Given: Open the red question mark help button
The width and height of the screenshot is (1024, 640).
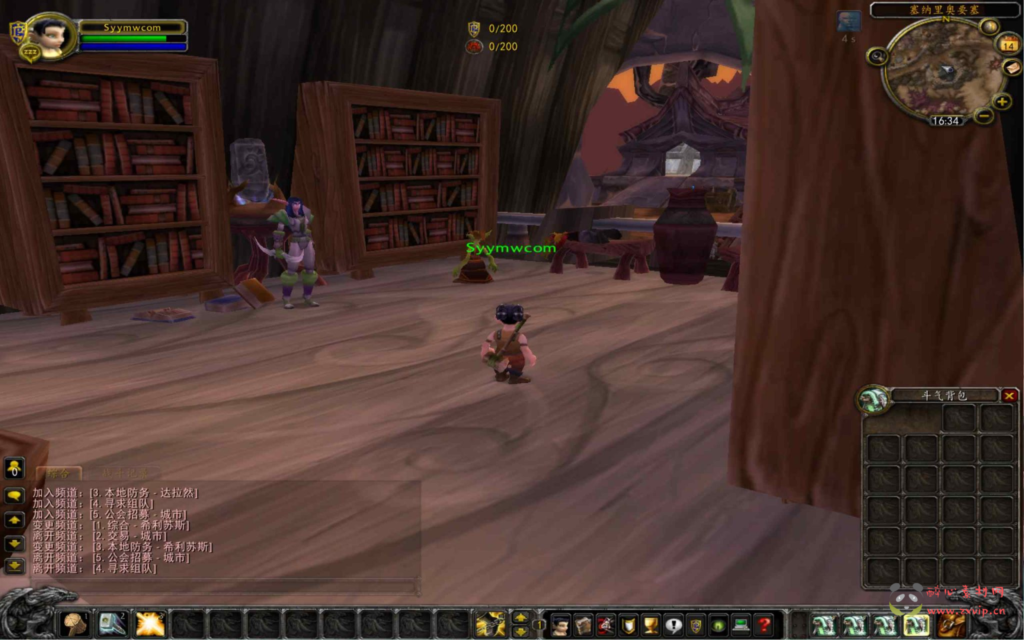Looking at the screenshot, I should pos(764,625).
